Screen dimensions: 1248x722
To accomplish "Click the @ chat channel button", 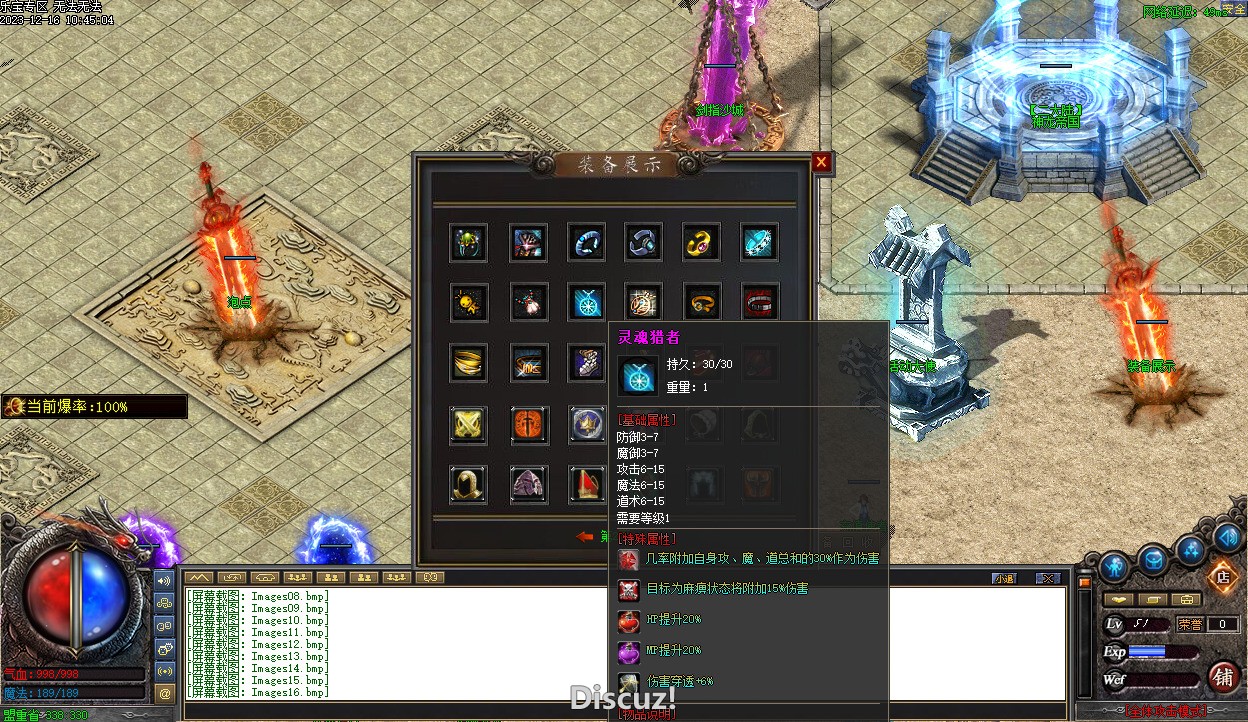I will tap(165, 692).
